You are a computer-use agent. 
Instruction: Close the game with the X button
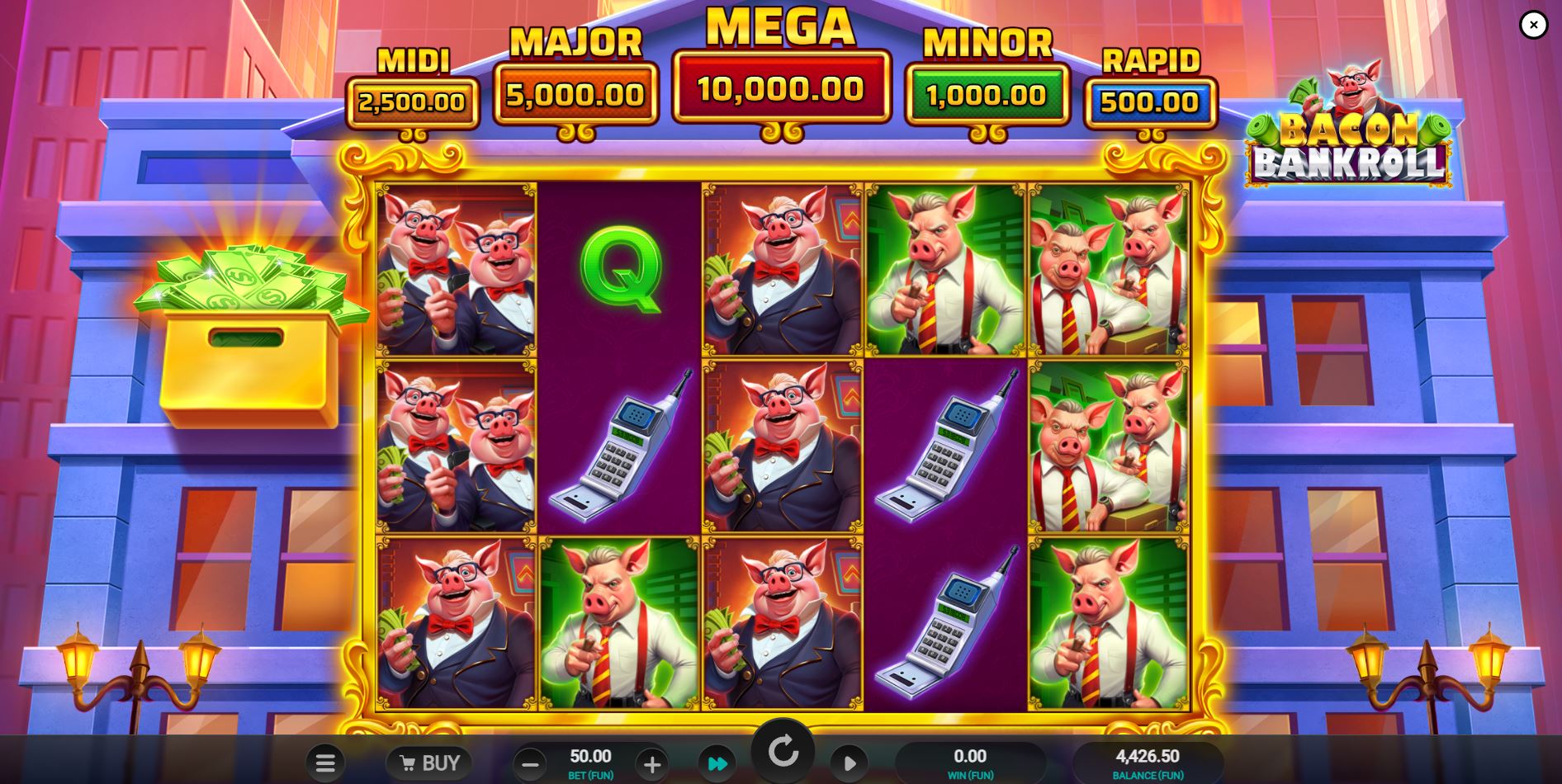point(1533,25)
